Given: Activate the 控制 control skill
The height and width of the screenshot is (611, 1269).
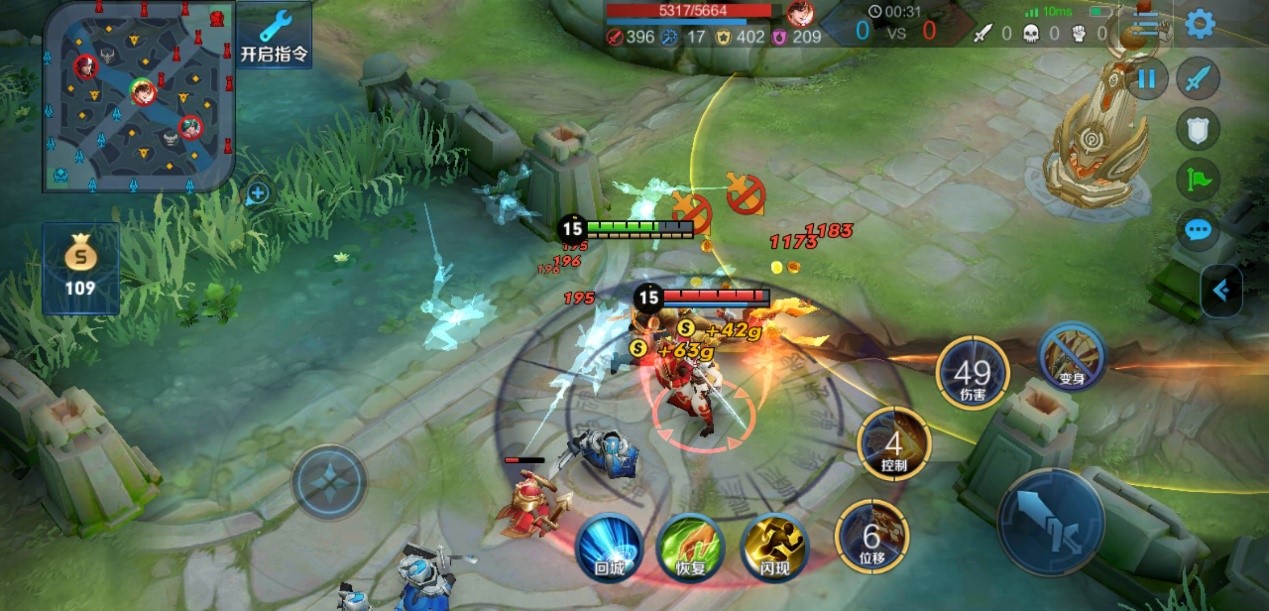Looking at the screenshot, I should pos(894,443).
